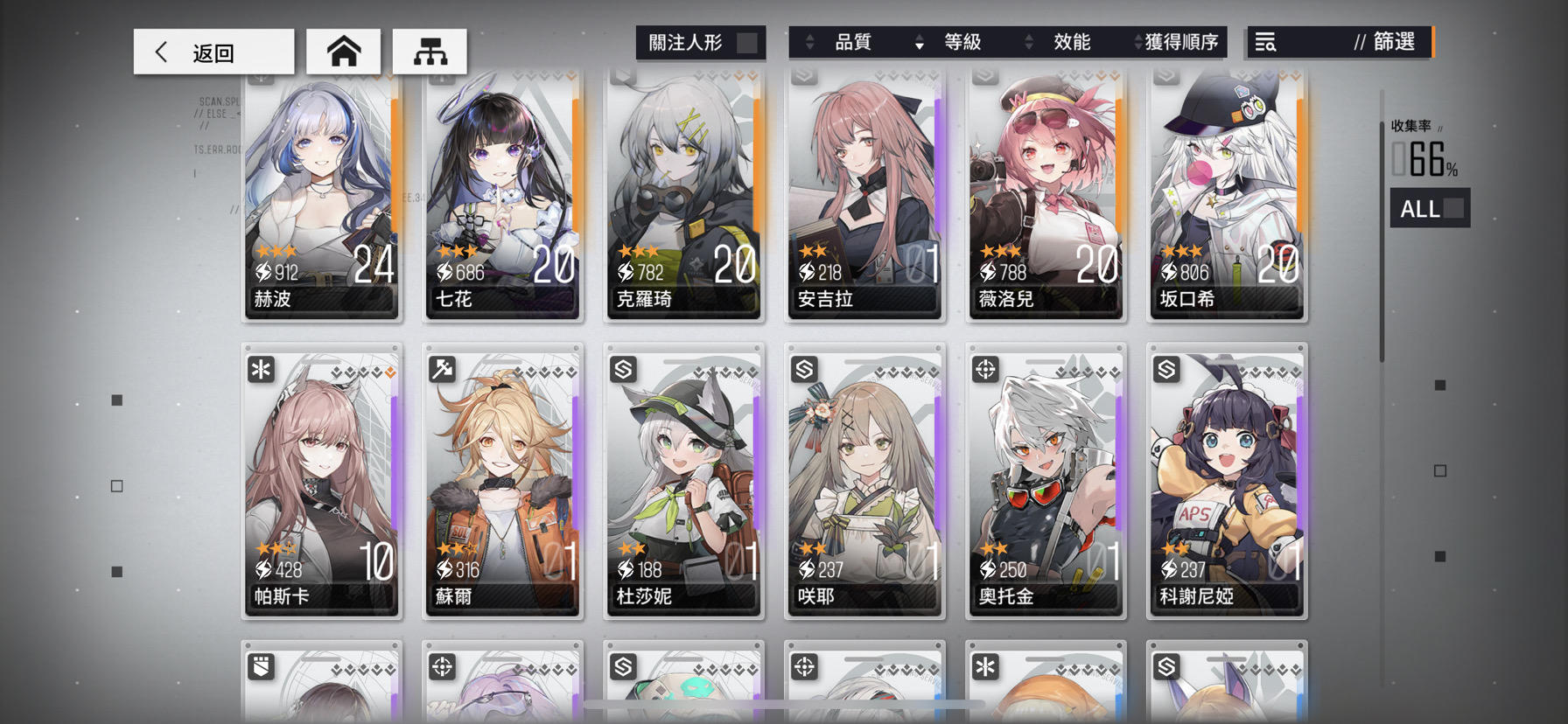Viewport: 1568px width, 724px height.
Task: Open 安吉拉's character card thumbnail
Action: click(x=864, y=192)
